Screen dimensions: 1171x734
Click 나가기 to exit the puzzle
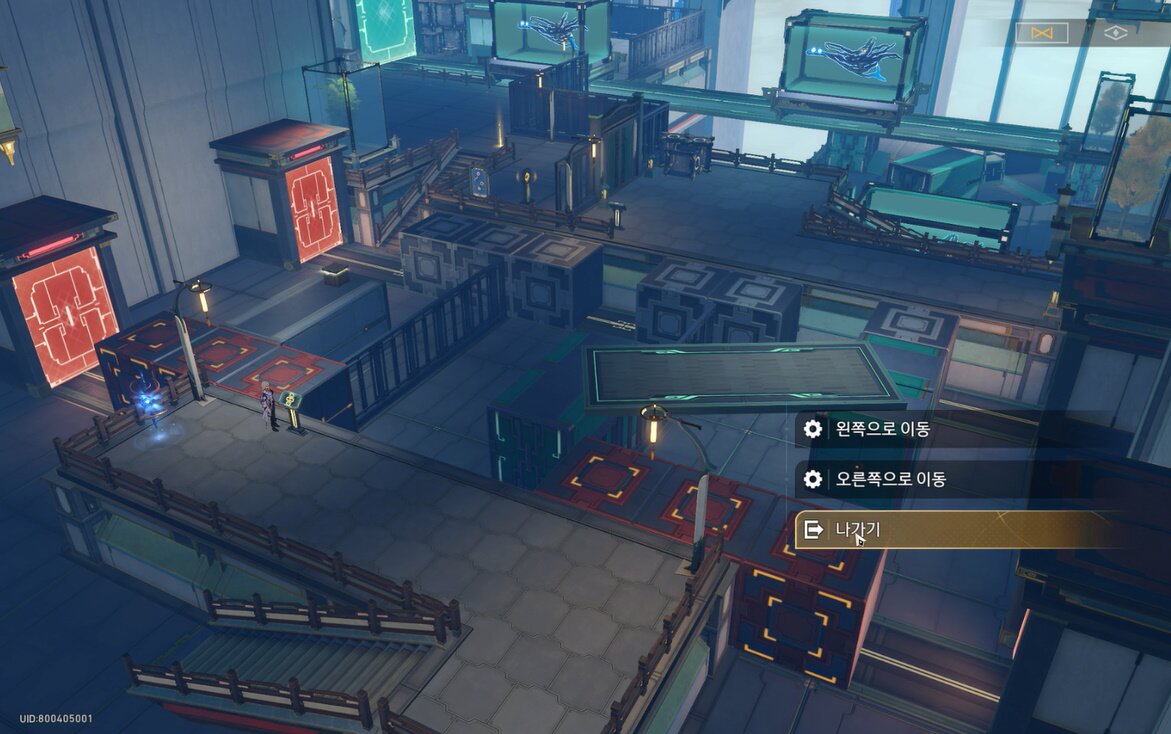pyautogui.click(x=858, y=530)
